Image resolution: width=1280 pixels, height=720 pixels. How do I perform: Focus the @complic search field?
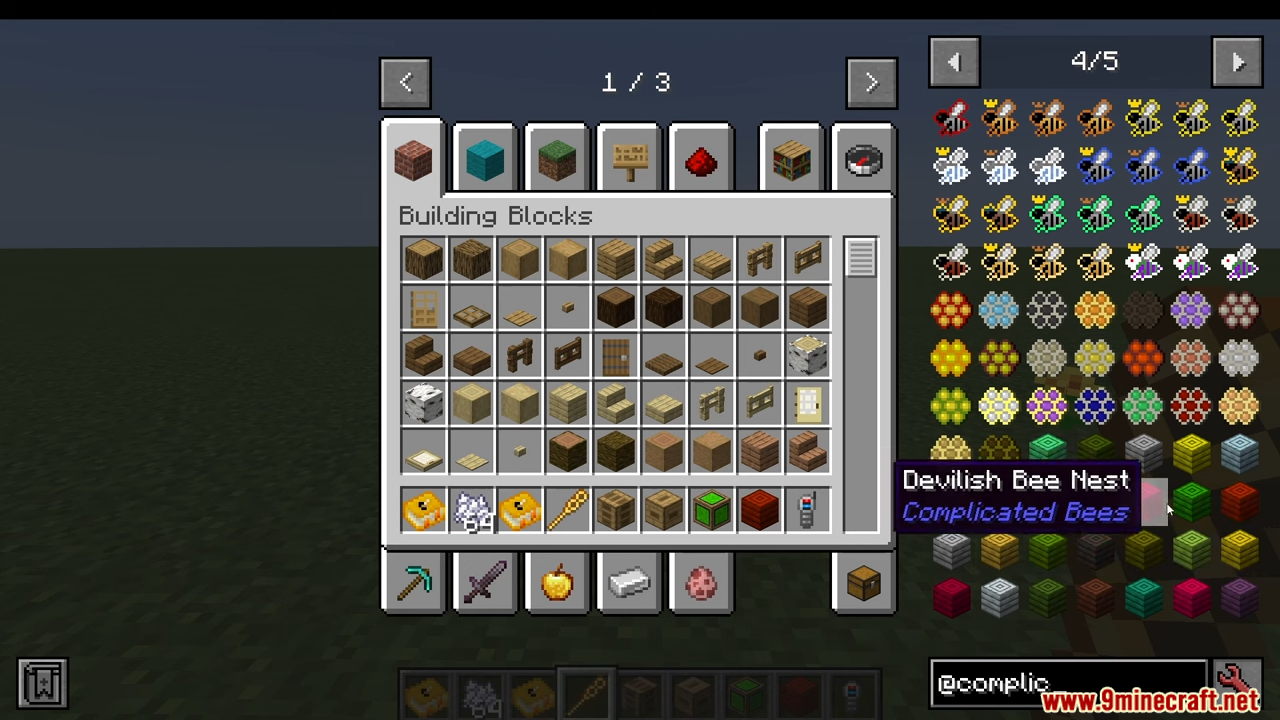click(1068, 683)
